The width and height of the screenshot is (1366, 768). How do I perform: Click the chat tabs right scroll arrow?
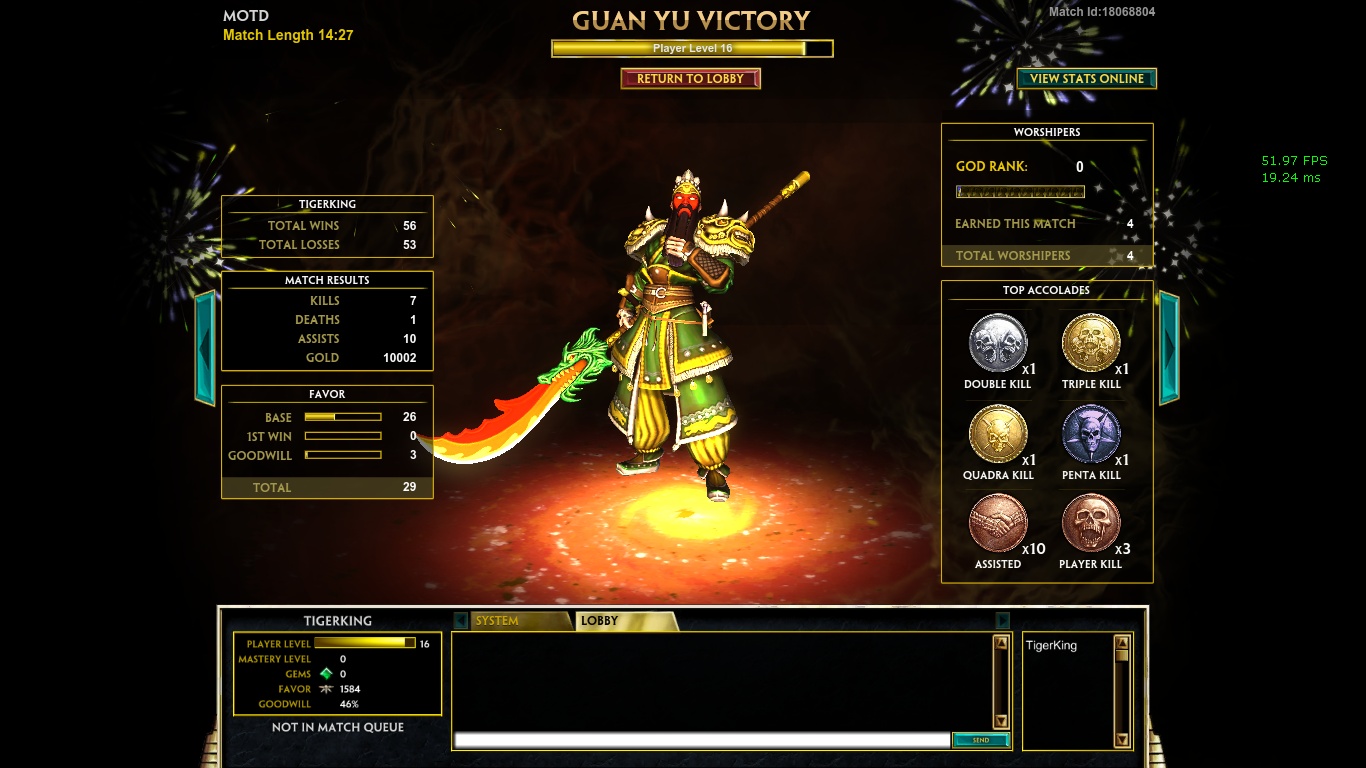pyautogui.click(x=1002, y=621)
